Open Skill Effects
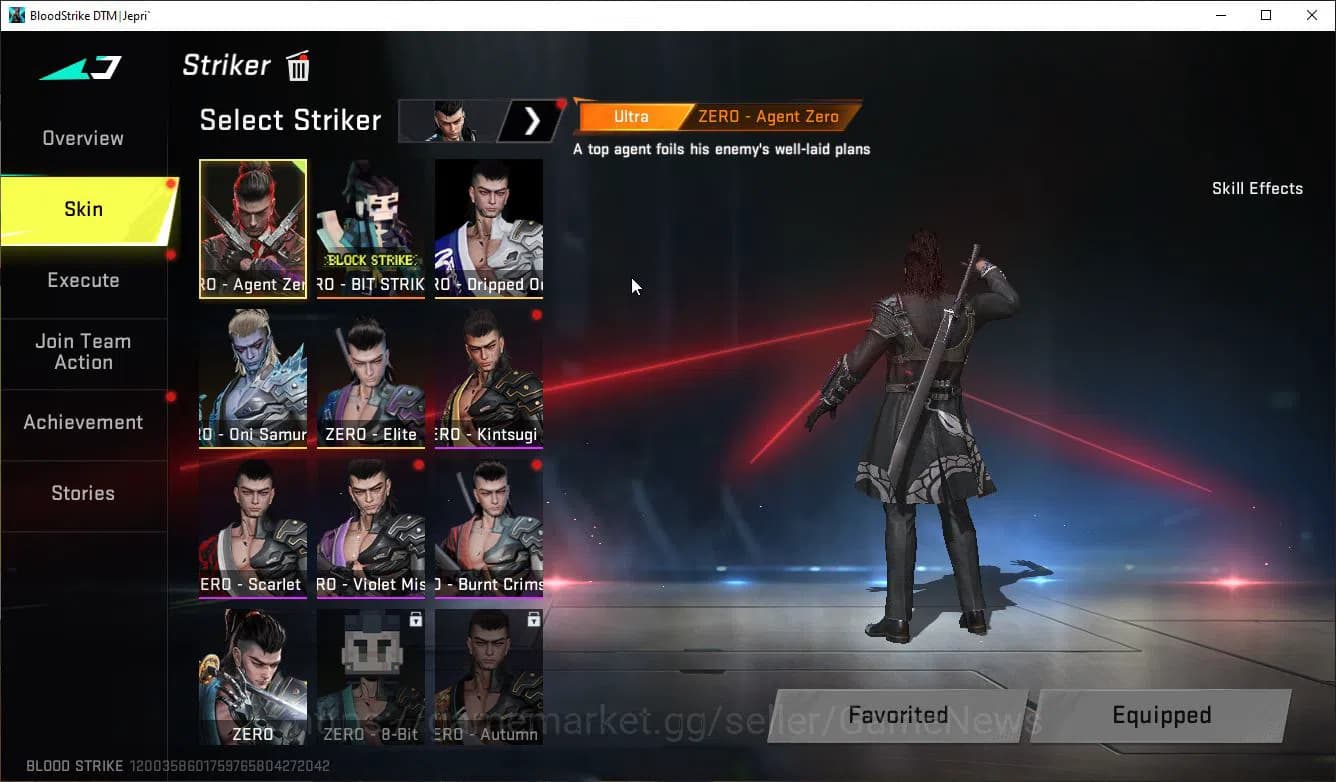 pyautogui.click(x=1257, y=188)
